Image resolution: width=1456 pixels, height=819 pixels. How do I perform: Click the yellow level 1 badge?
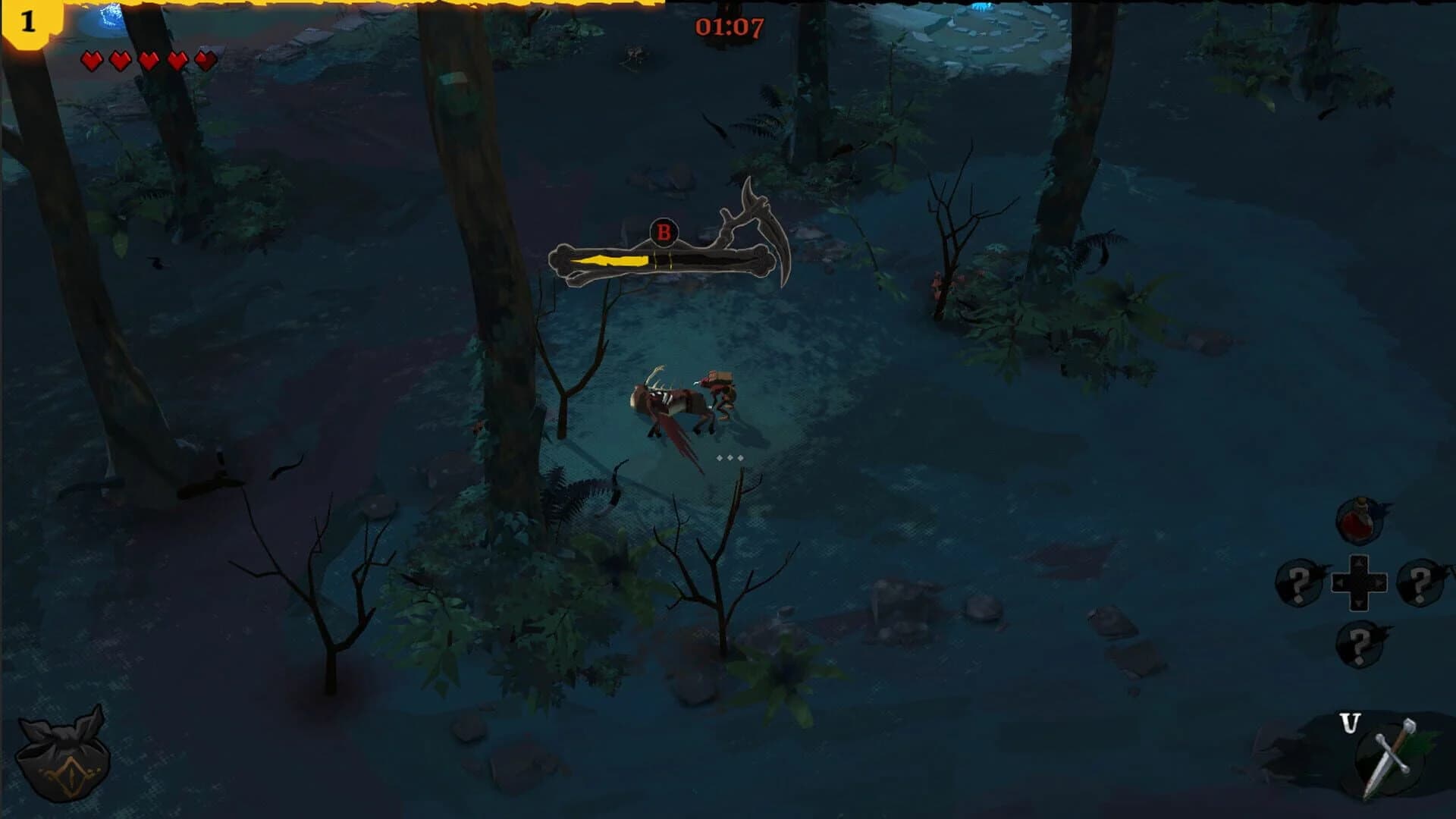point(28,22)
